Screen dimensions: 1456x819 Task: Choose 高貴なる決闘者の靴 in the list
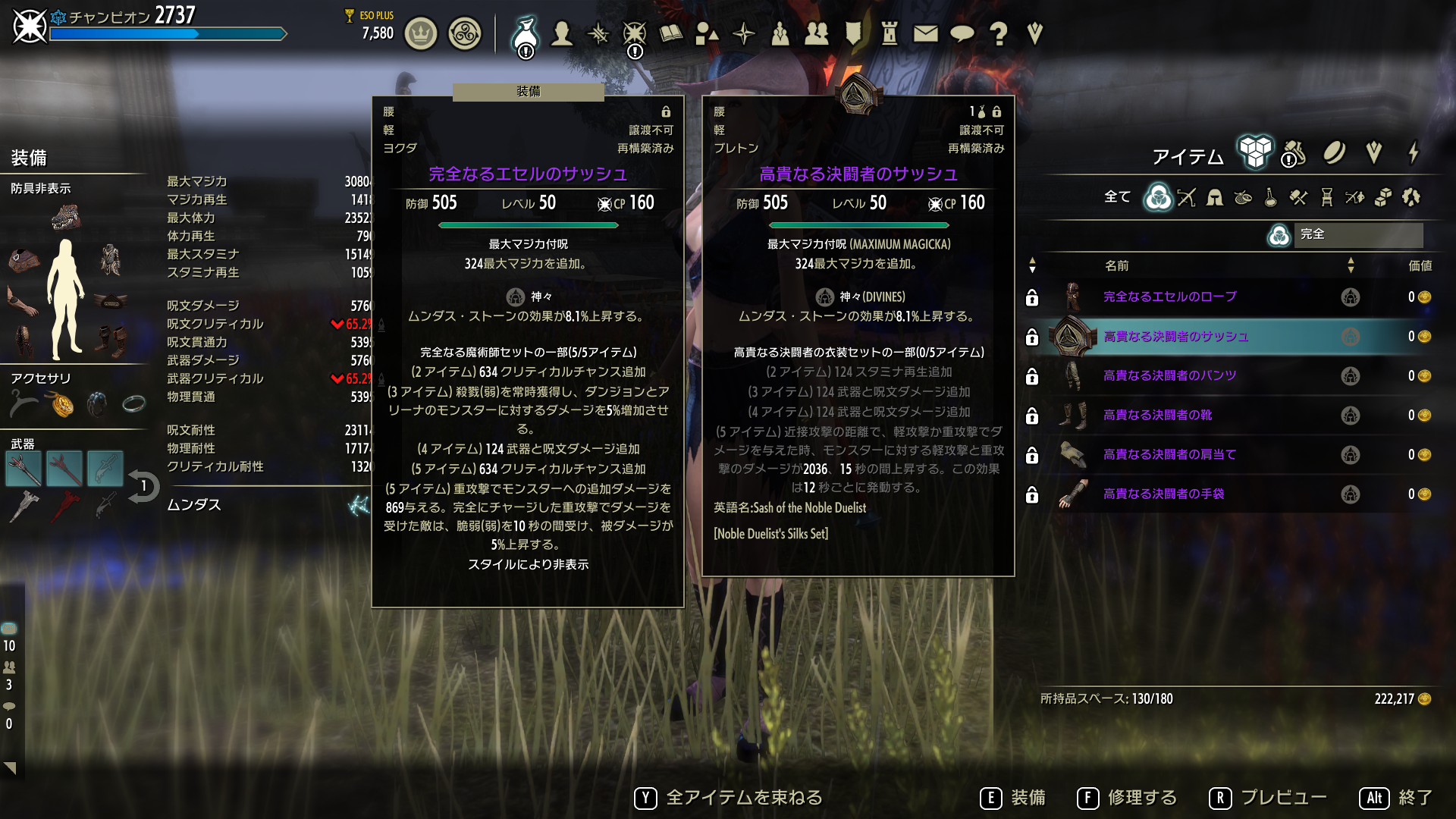click(x=1157, y=416)
